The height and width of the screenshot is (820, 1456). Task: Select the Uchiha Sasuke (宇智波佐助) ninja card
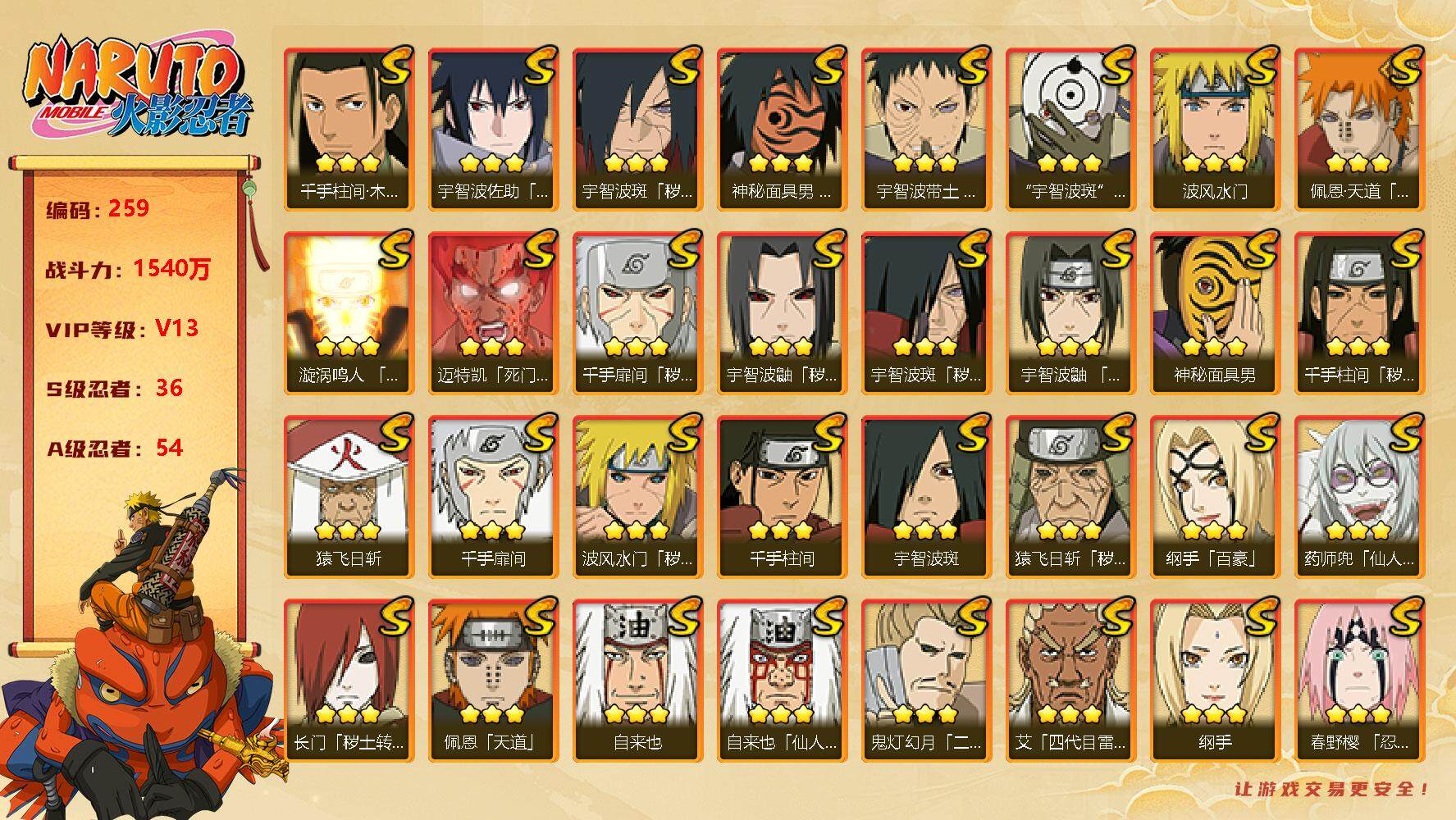pos(492,129)
